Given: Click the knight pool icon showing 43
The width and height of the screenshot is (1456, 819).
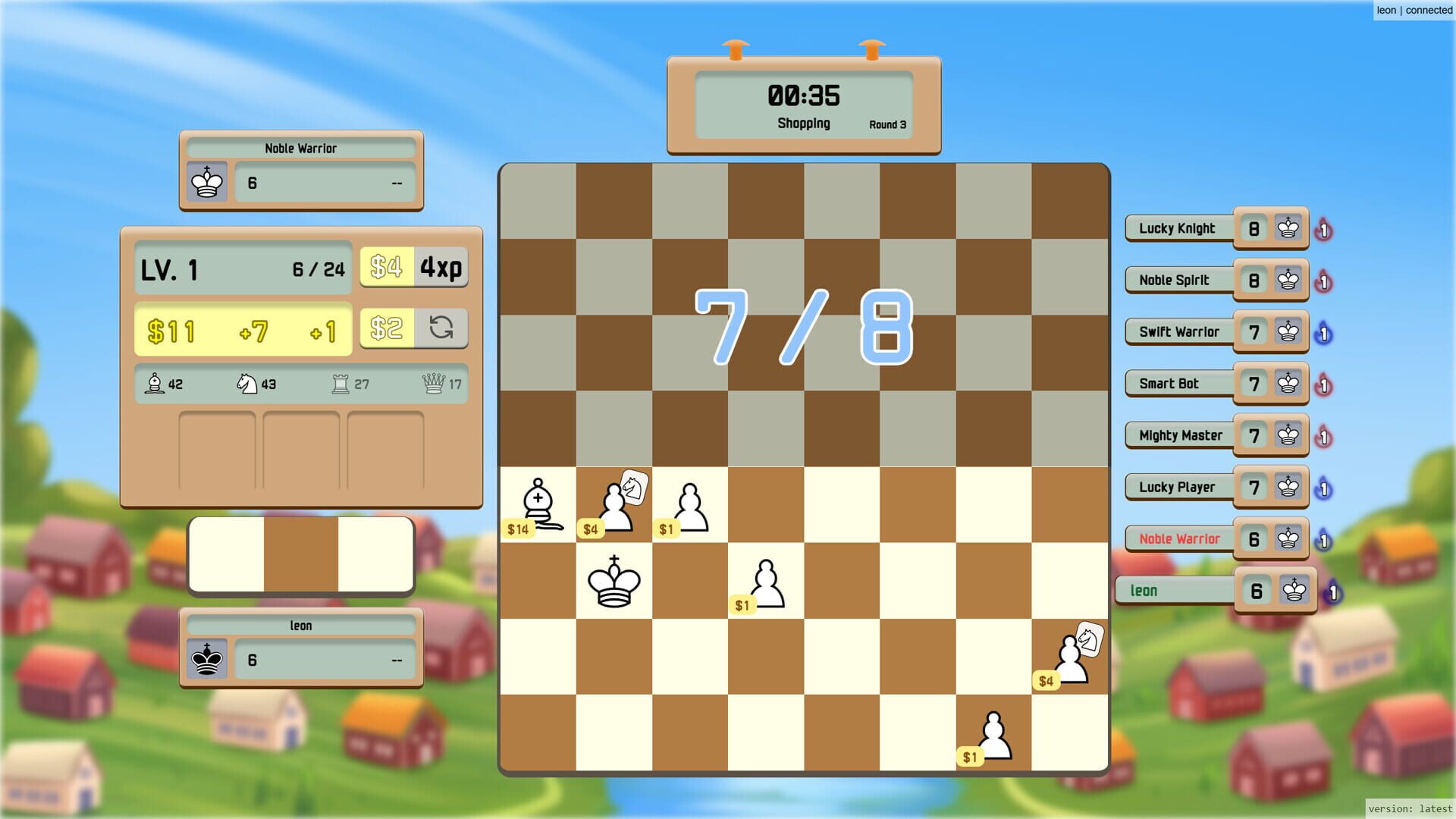Looking at the screenshot, I should pyautogui.click(x=245, y=384).
